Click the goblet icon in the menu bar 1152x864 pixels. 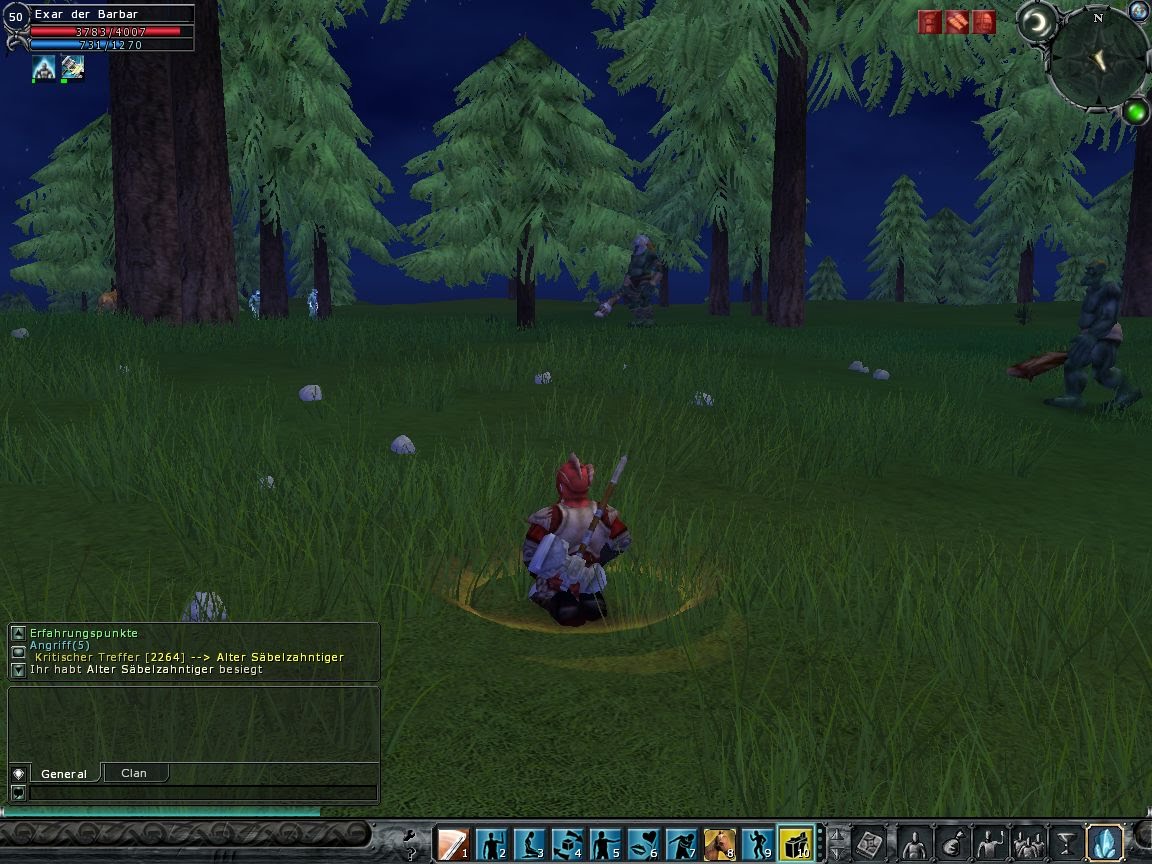click(1066, 845)
